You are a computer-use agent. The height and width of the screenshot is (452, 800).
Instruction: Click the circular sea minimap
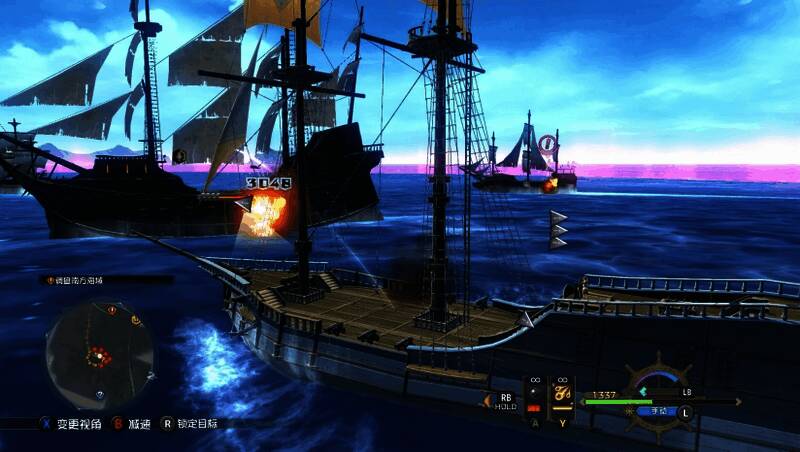click(x=99, y=347)
